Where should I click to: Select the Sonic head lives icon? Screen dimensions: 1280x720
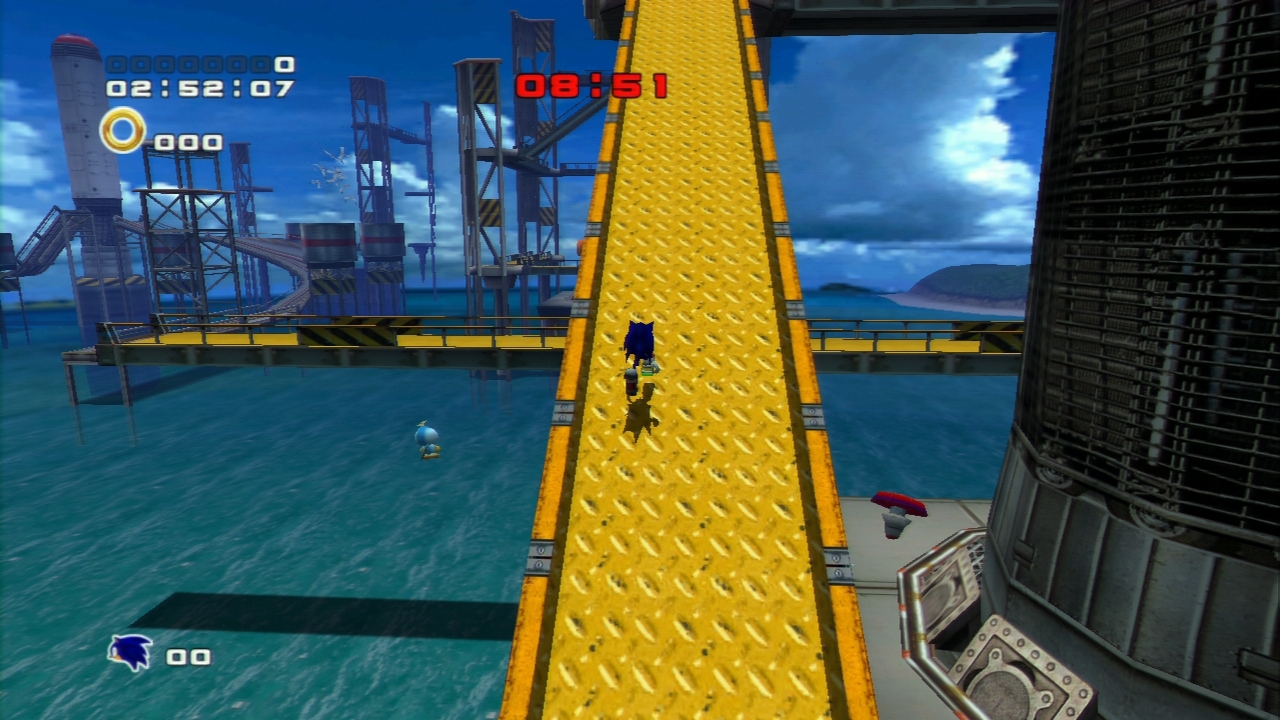point(131,653)
